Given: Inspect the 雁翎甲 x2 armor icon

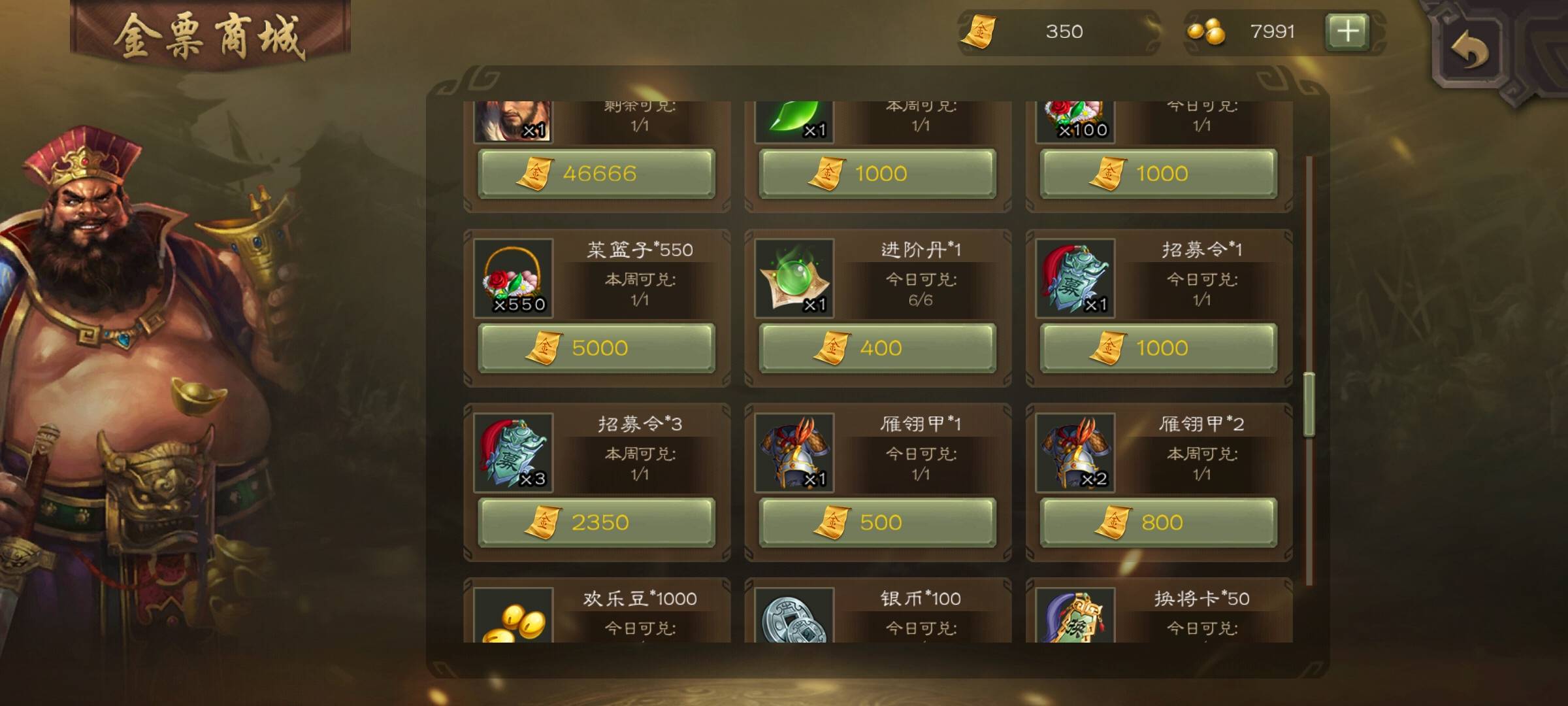Looking at the screenshot, I should pos(1075,452).
